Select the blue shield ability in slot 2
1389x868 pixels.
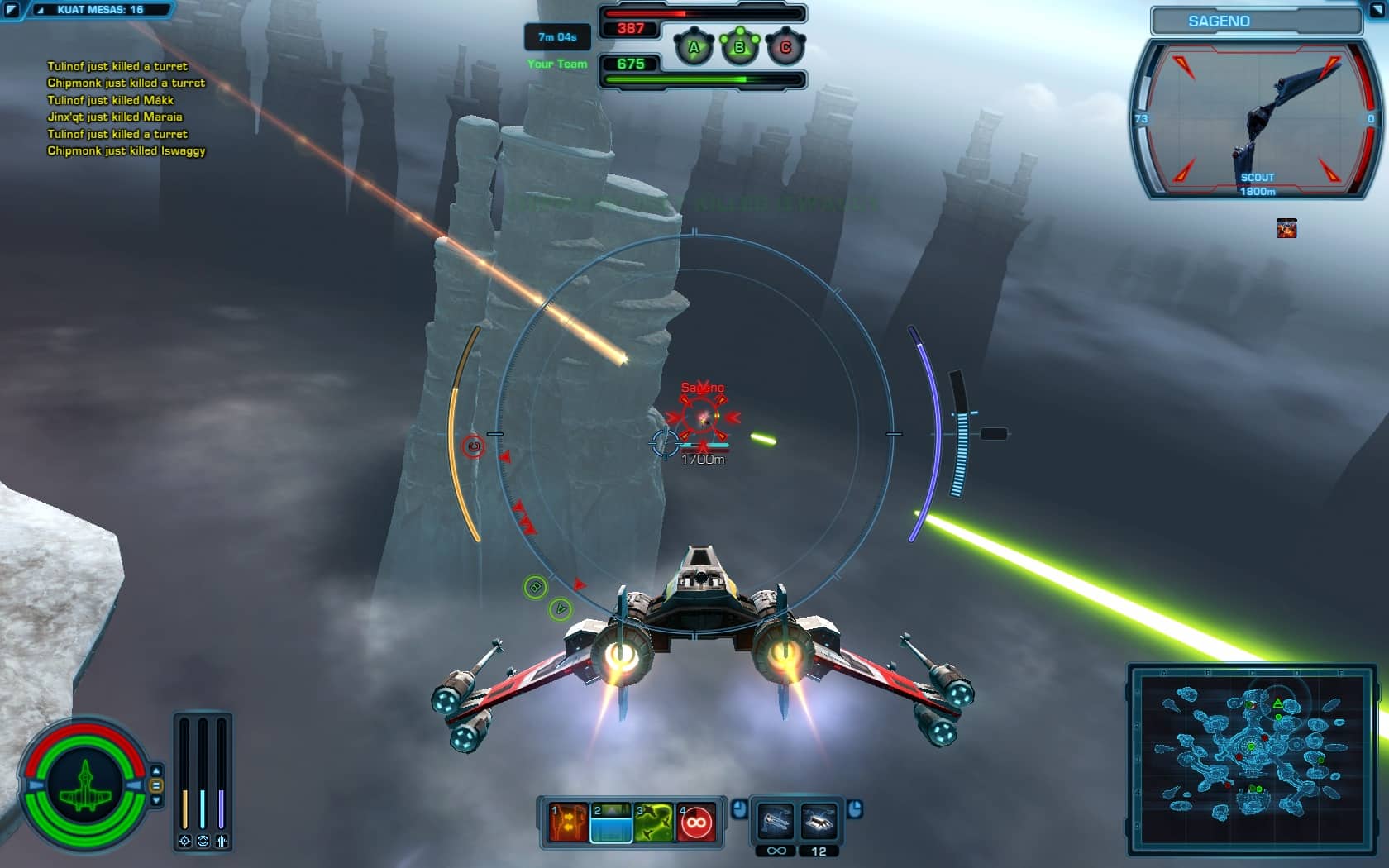(610, 823)
